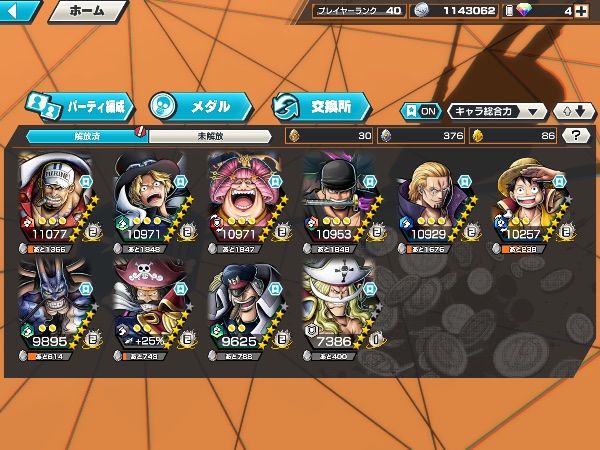Switch to 未解放 locked tab
Image resolution: width=600 pixels, height=450 pixels.
pos(209,136)
